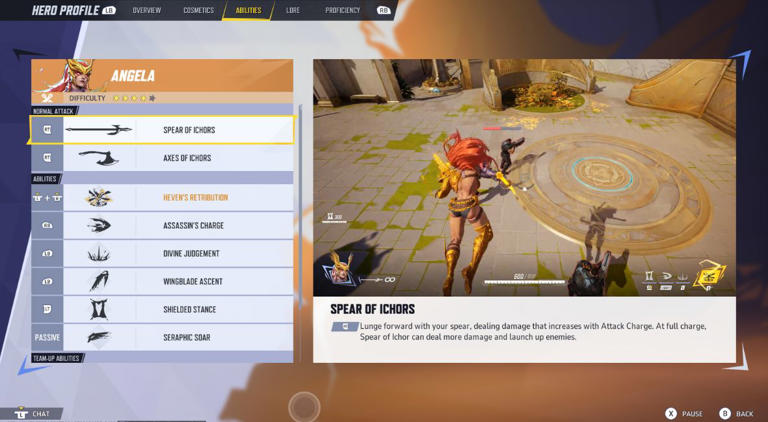The height and width of the screenshot is (422, 768).
Task: Switch to the Overview tab
Action: click(146, 10)
